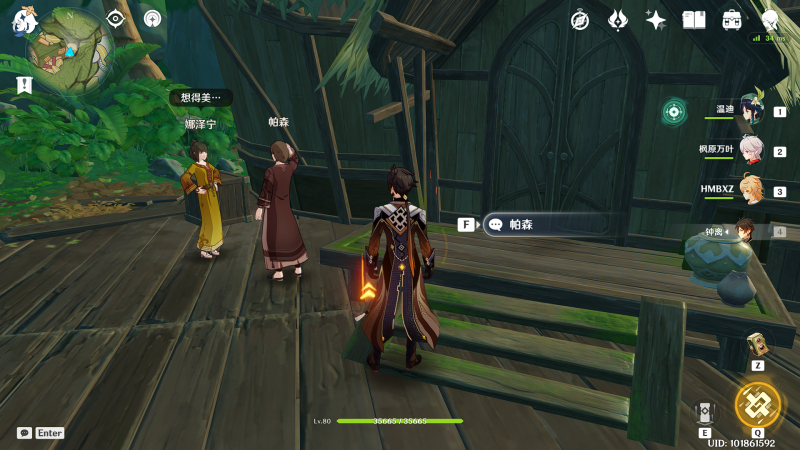Open the winged emblem battle pass icon

[x=618, y=20]
